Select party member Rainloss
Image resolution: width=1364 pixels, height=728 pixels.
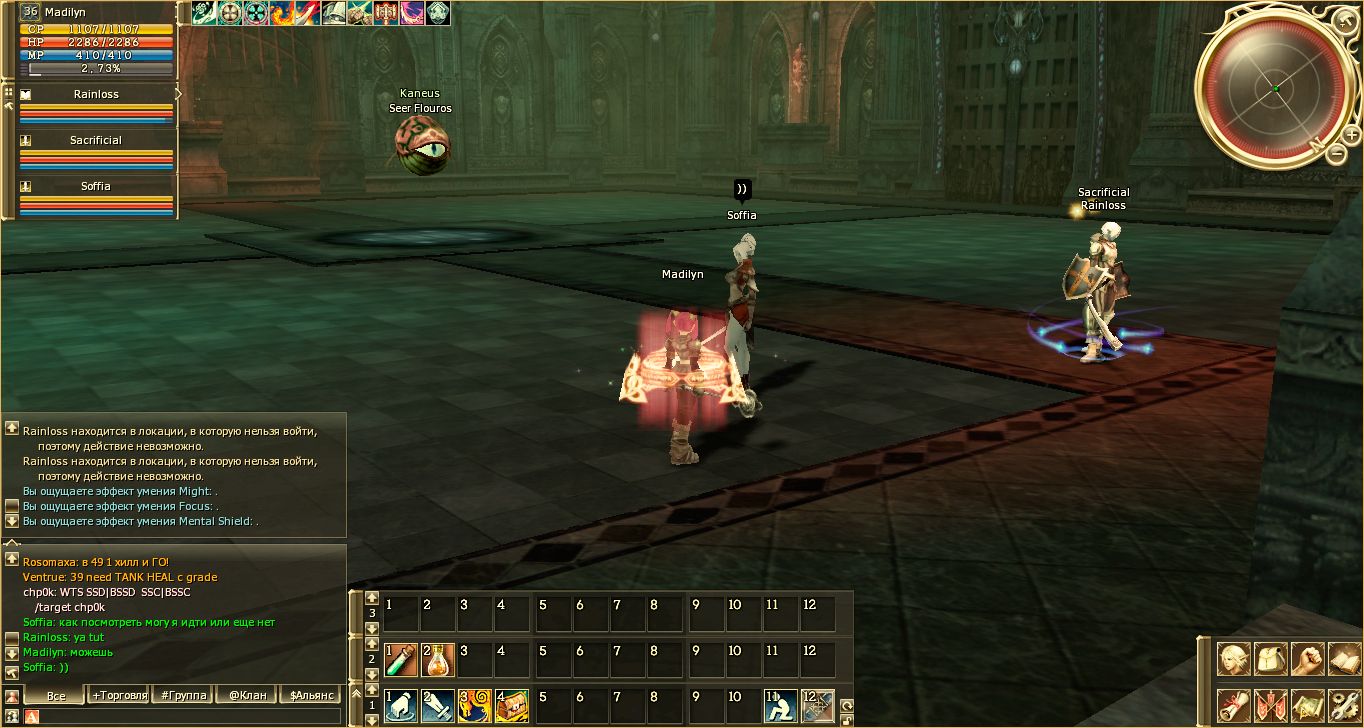(x=96, y=94)
